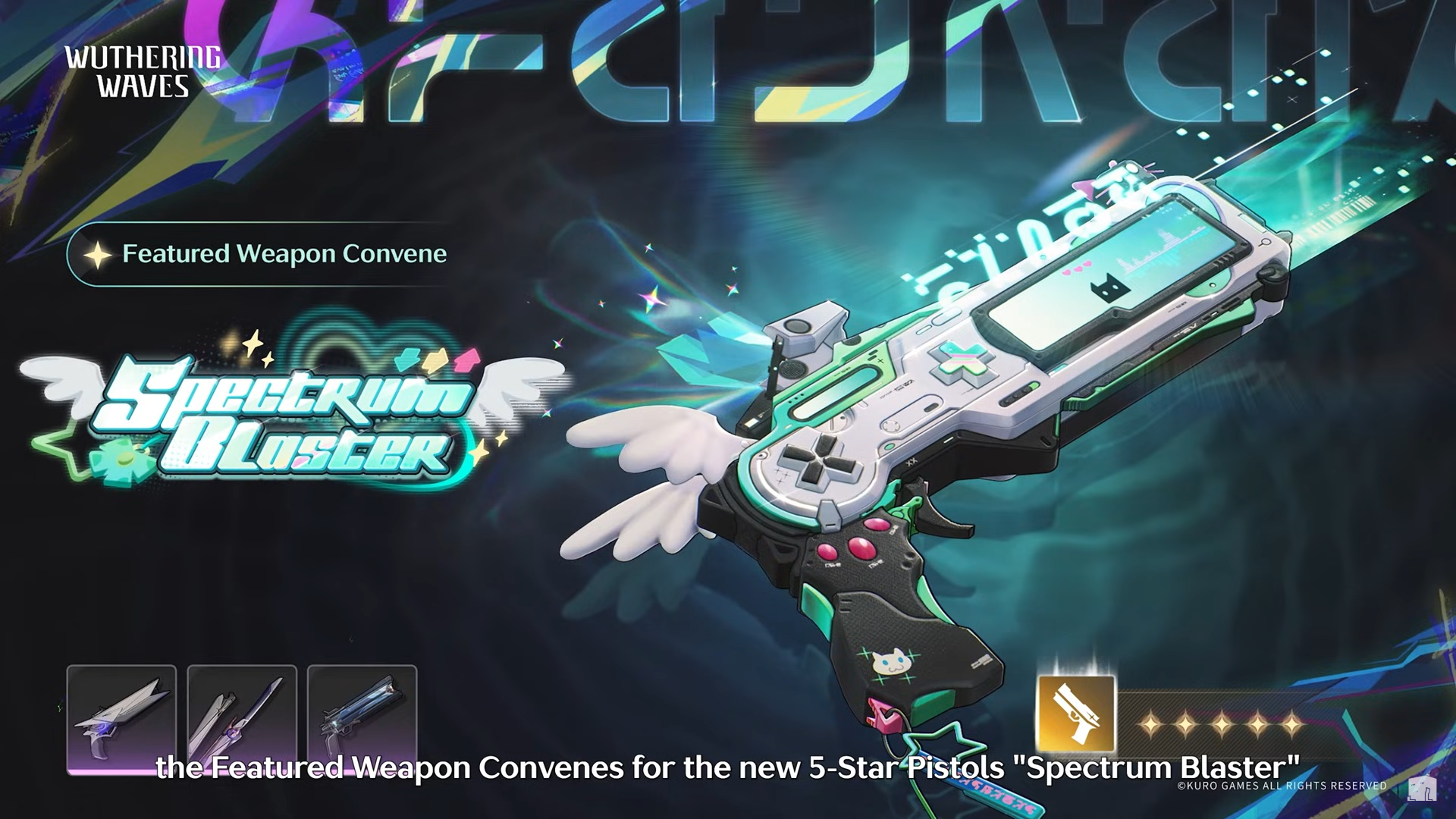
Task: Choose the sword and scabbard weapon thumbnail
Action: (x=242, y=718)
